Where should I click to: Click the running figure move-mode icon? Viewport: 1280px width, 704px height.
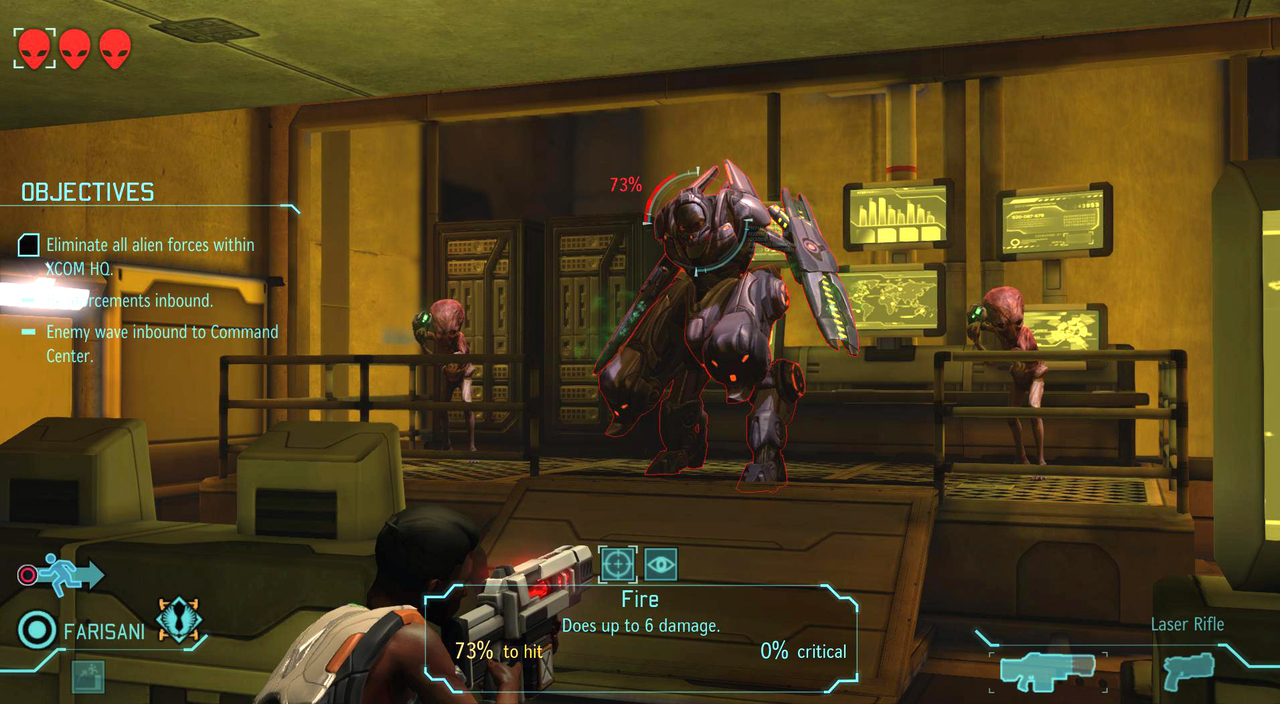(x=62, y=575)
